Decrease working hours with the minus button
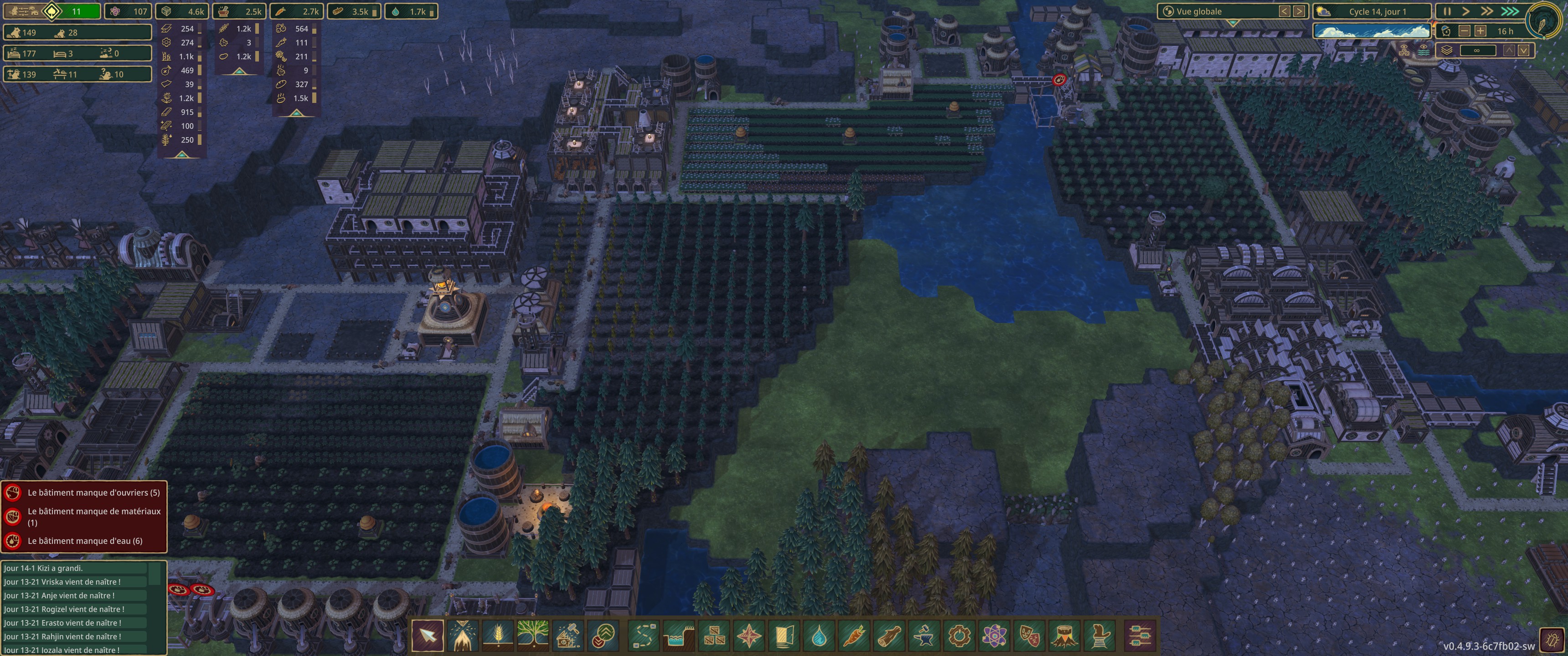Screen dimensions: 1568x656 (1465, 31)
